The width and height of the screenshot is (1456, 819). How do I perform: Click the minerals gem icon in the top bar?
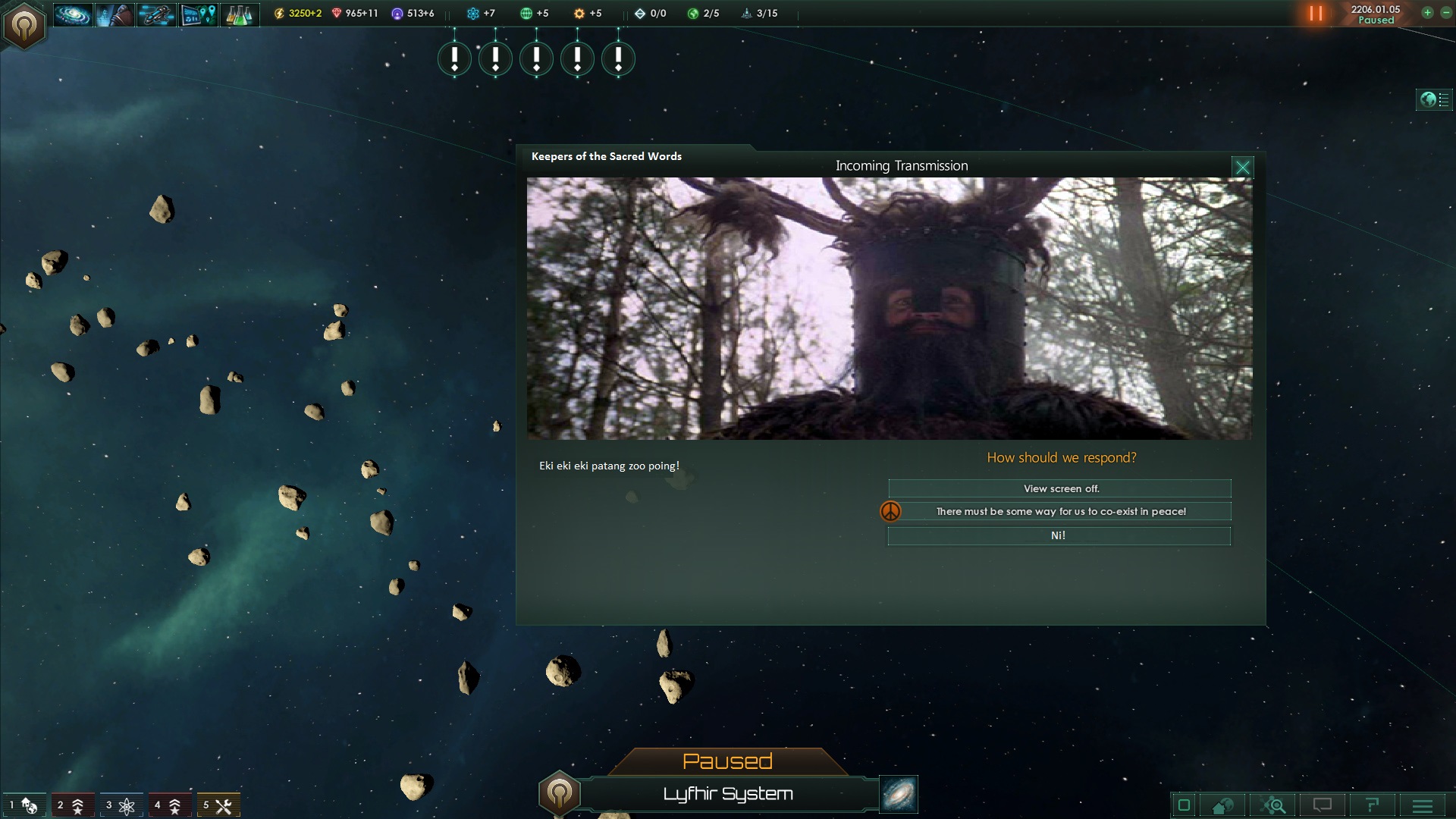(x=334, y=12)
